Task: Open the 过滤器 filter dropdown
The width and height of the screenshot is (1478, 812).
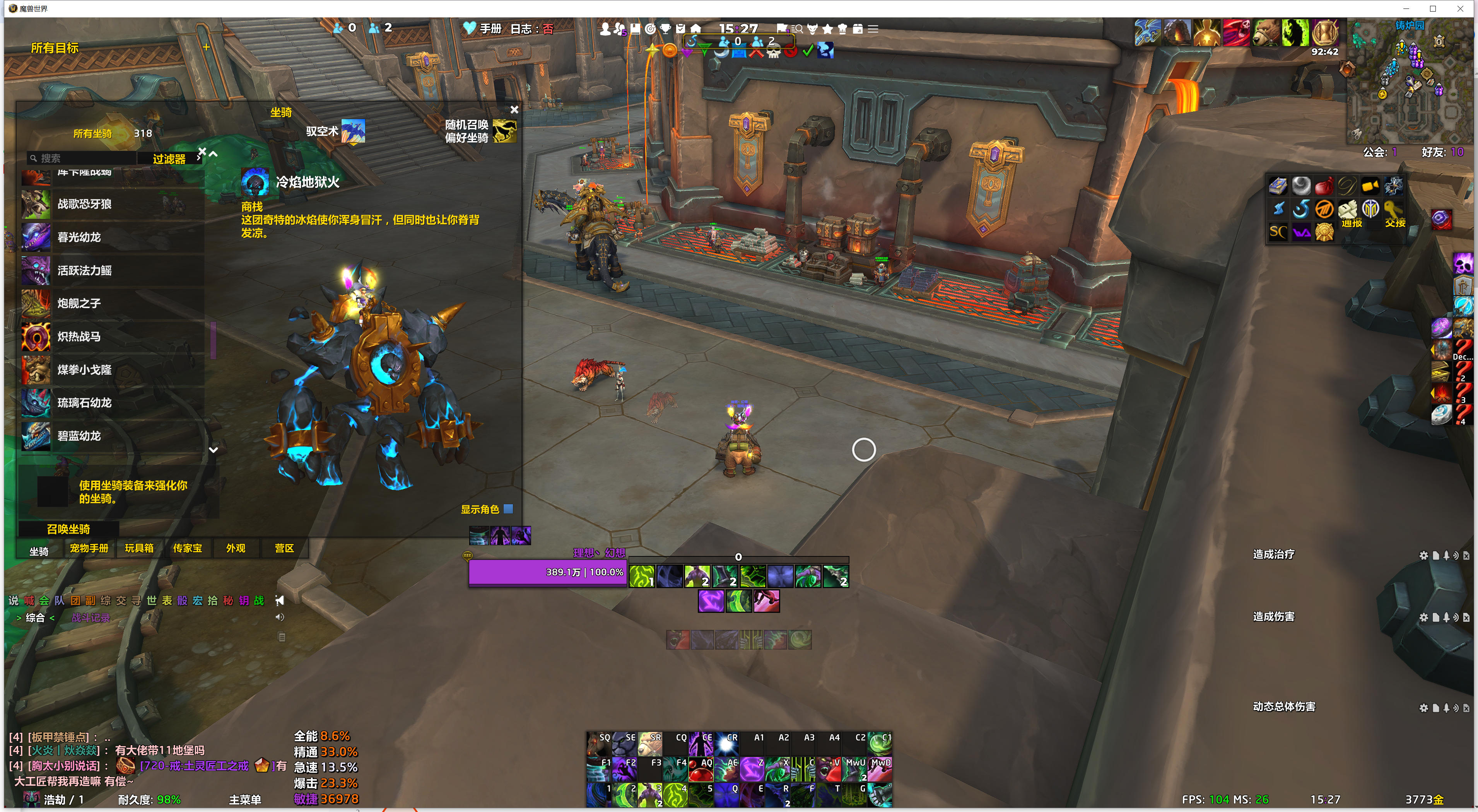Action: click(169, 159)
